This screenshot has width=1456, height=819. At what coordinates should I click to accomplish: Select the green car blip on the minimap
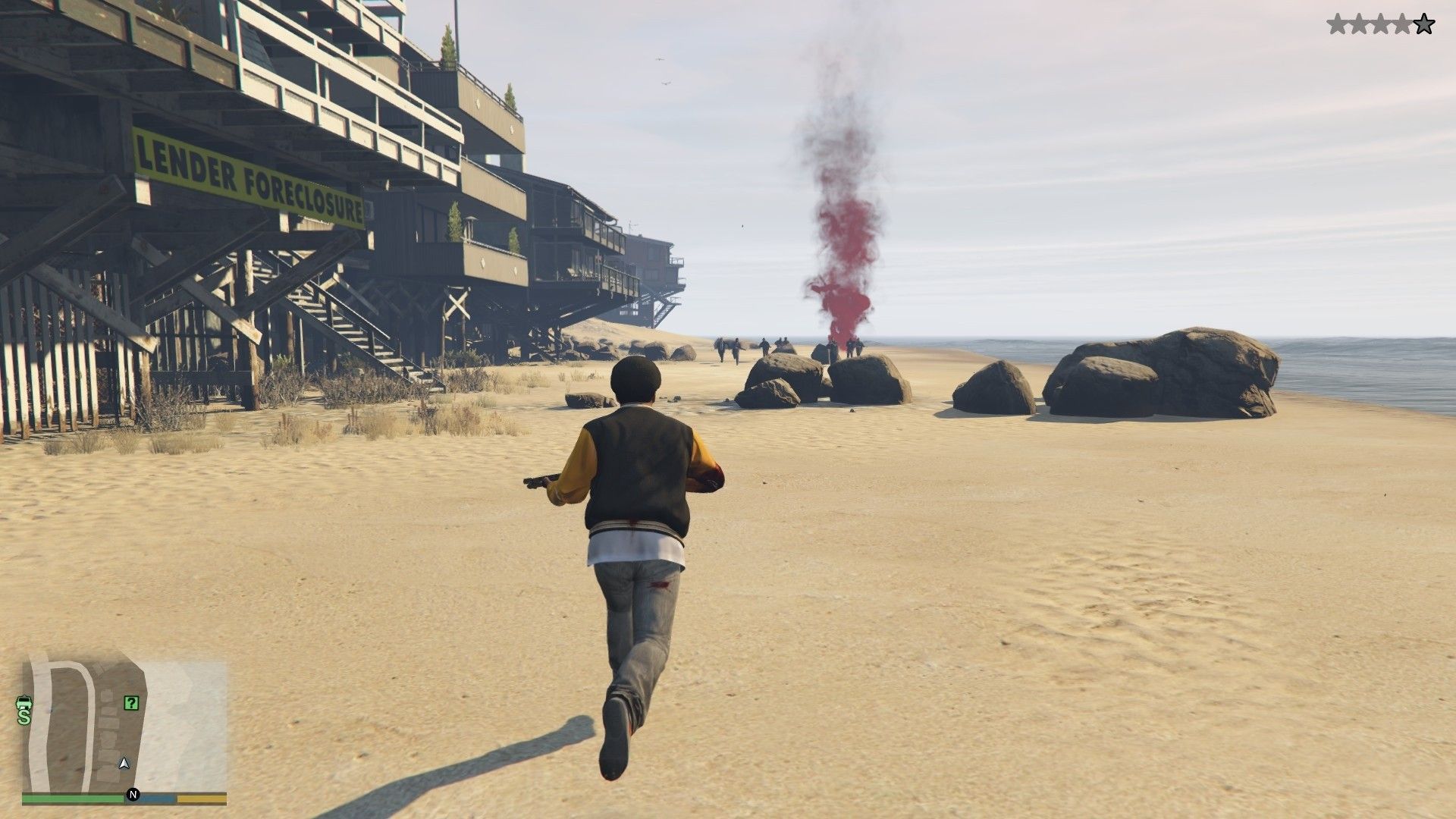[x=24, y=701]
